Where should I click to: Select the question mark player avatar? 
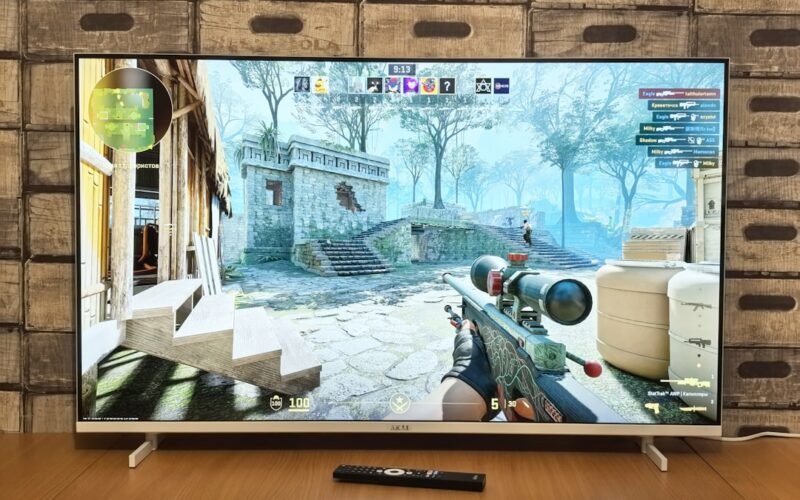447,85
